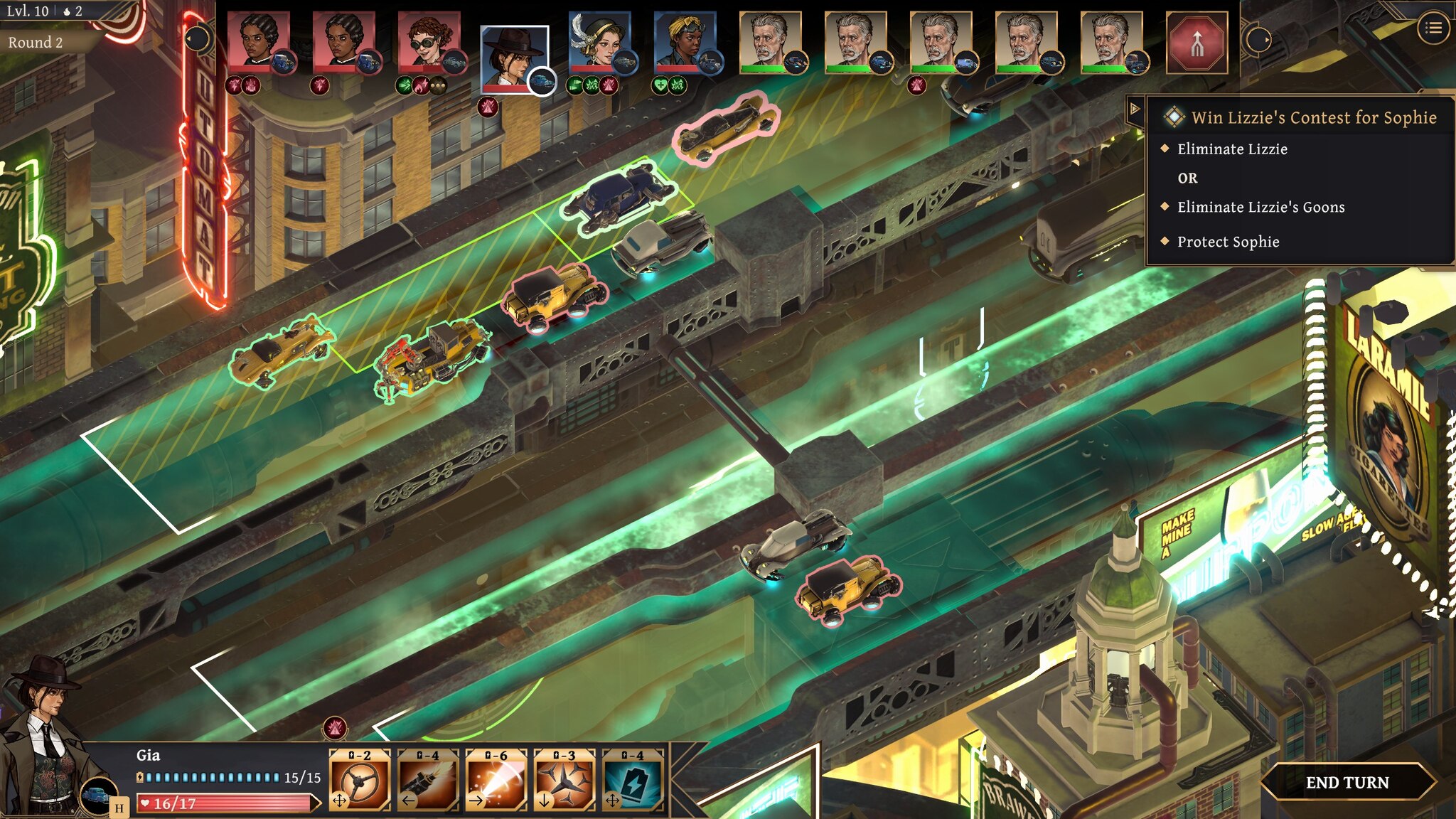Screen dimensions: 1456x819
Task: Select Gia's highlighted portrait in turn order
Action: click(513, 58)
